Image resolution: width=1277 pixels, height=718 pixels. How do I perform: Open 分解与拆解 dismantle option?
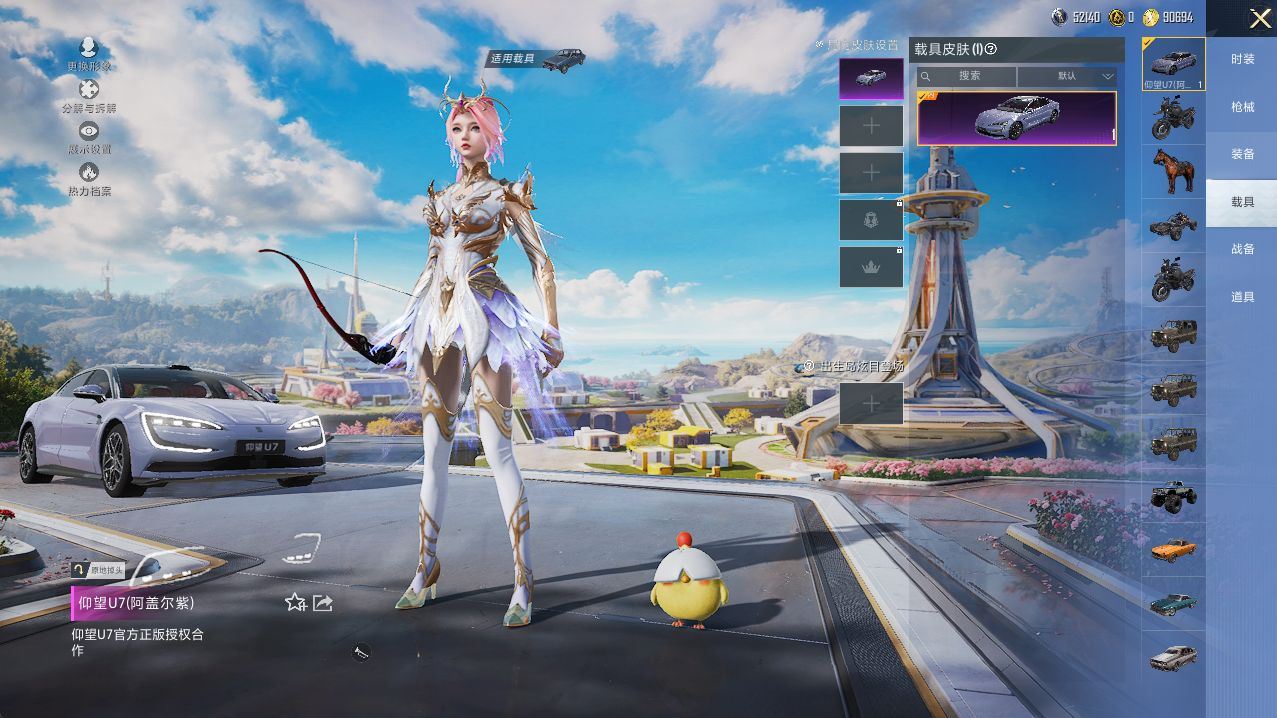89,95
